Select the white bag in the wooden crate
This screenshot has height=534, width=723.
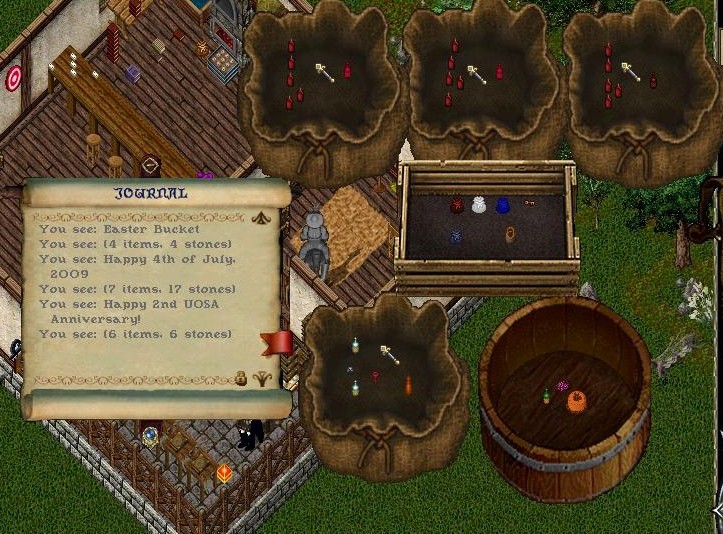click(479, 205)
